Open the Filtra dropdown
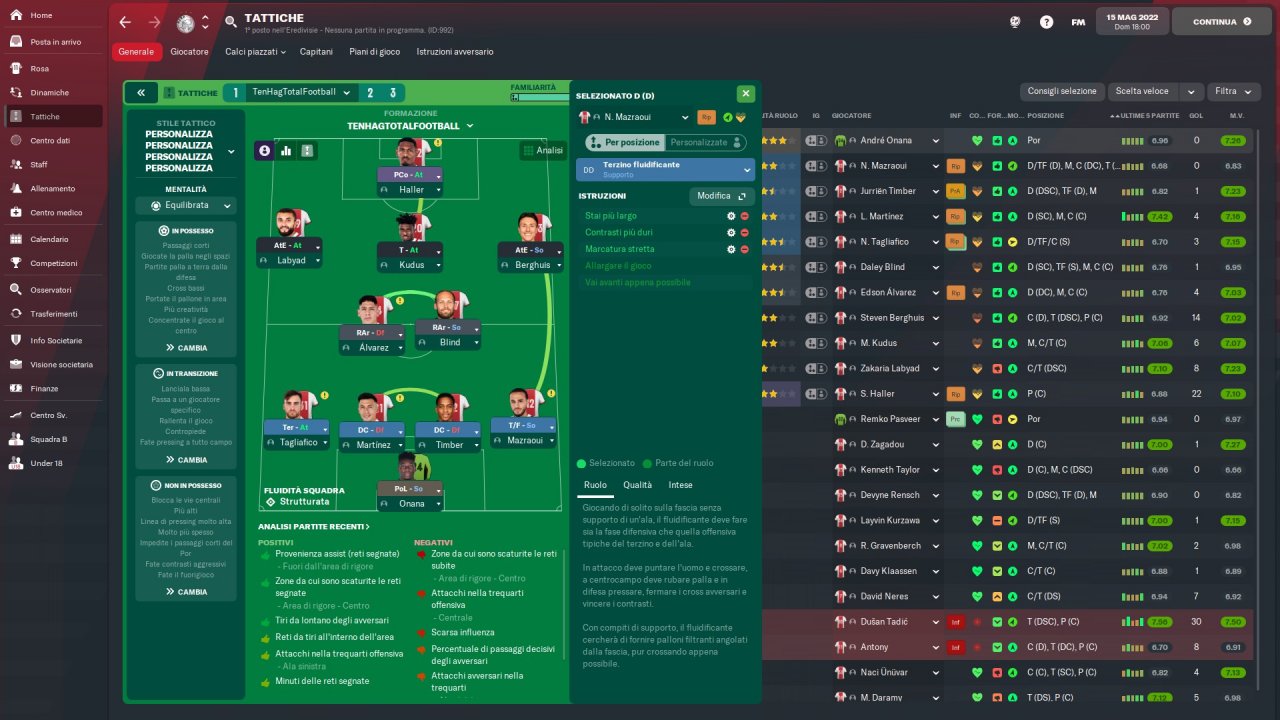 (x=1232, y=91)
